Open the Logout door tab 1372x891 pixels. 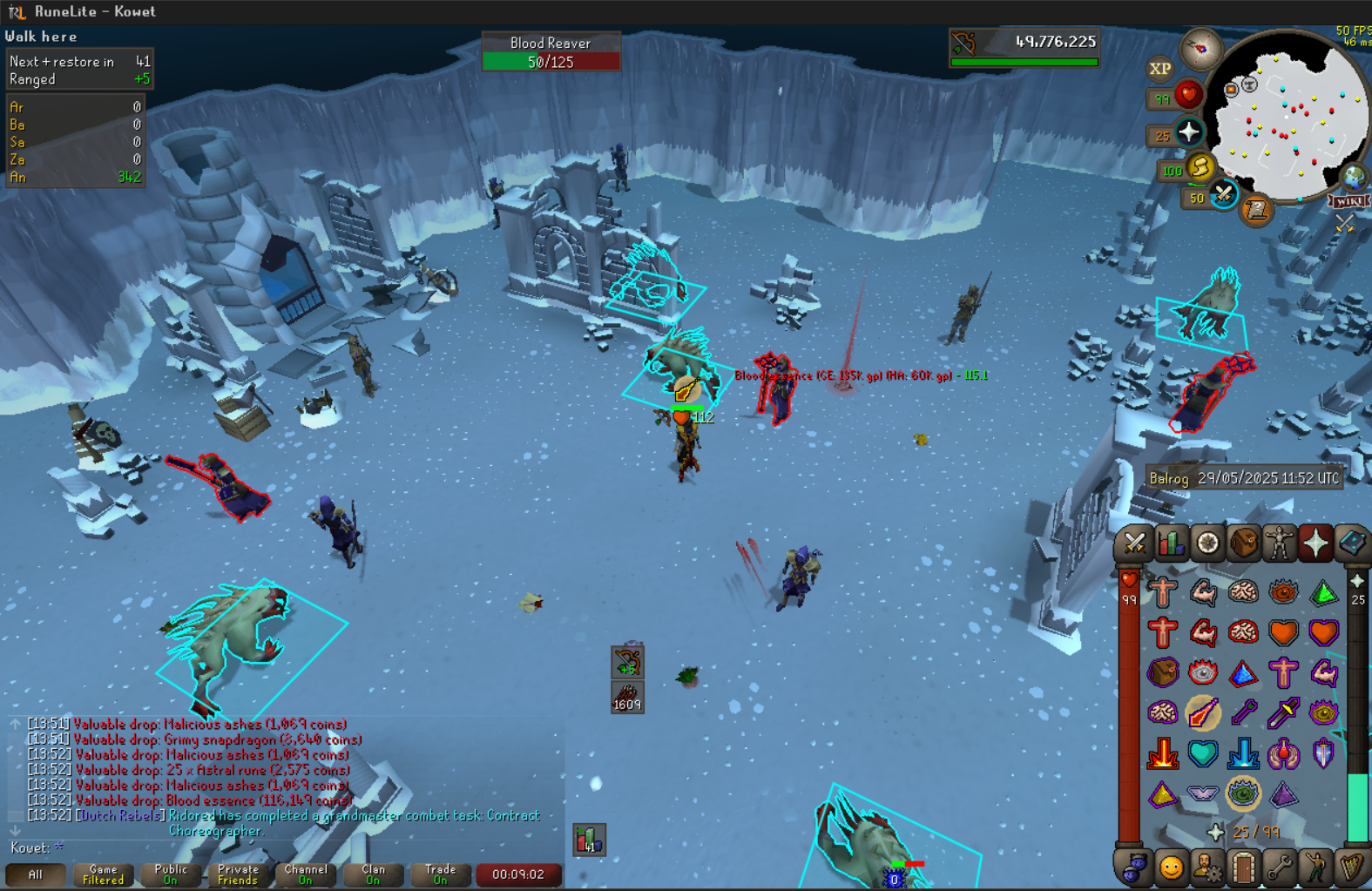(x=1243, y=867)
